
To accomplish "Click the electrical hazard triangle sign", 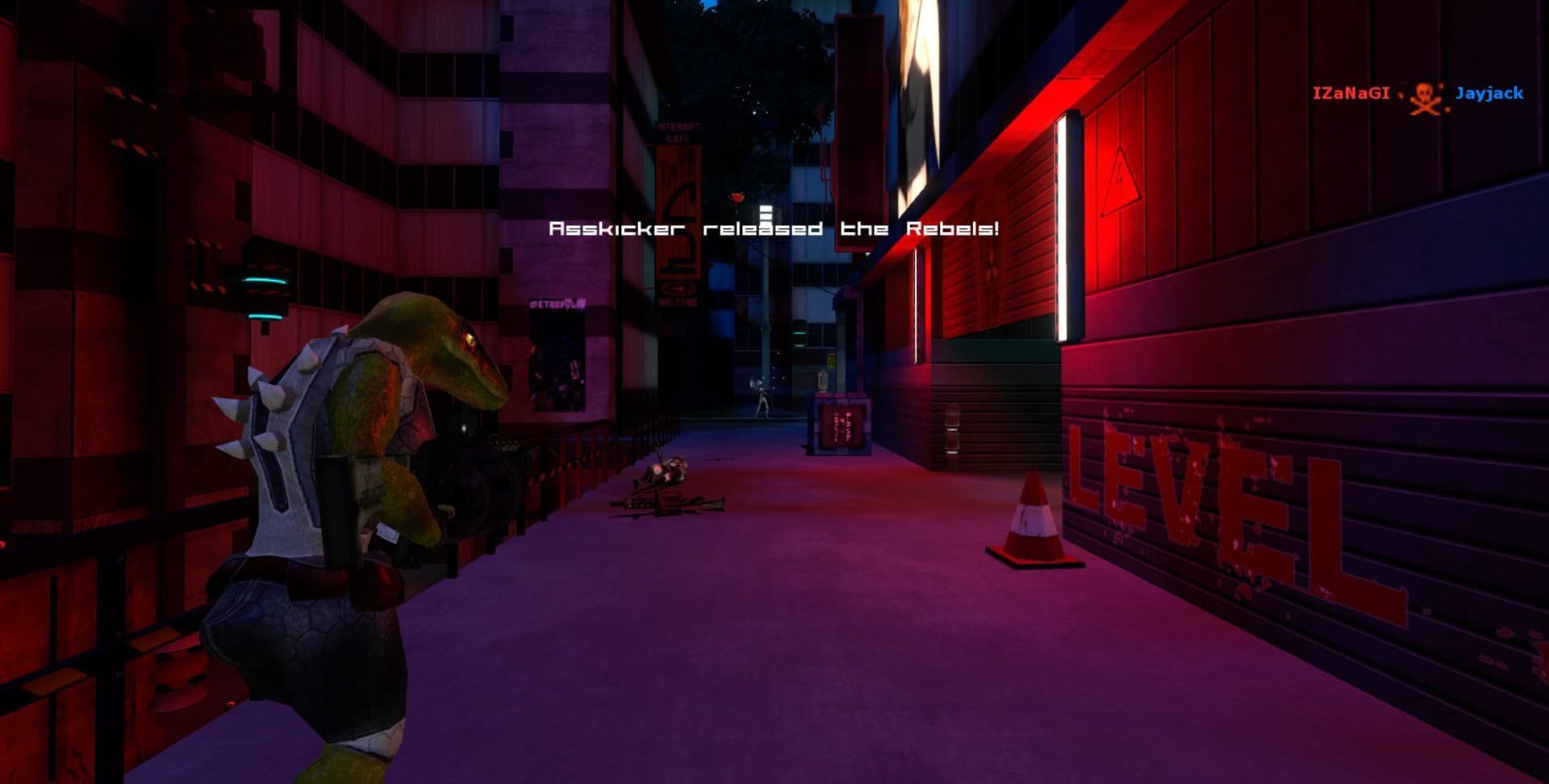I will pyautogui.click(x=1120, y=182).
